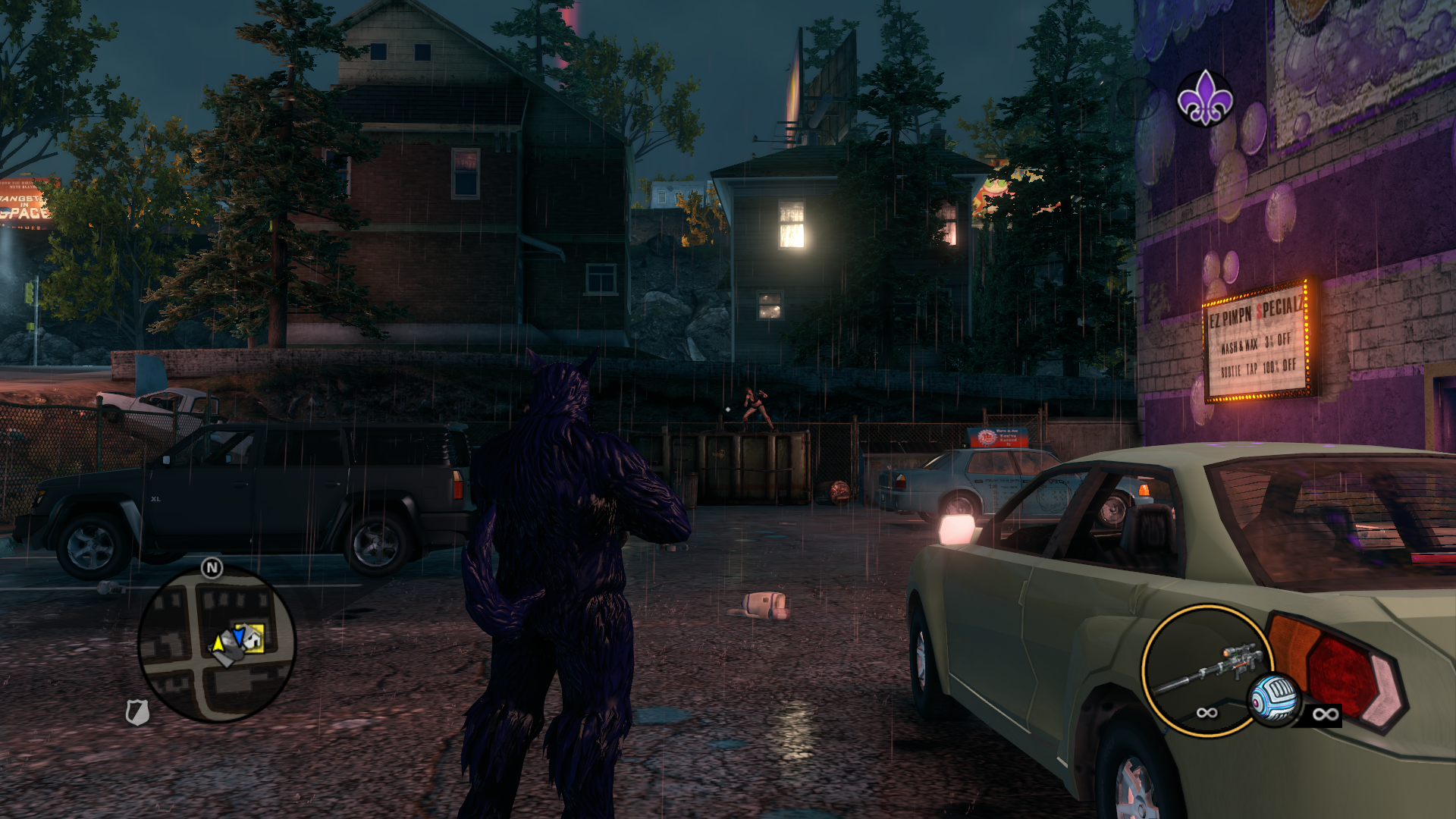Click the purple fleur-de-lis Saints marker

[x=1204, y=98]
